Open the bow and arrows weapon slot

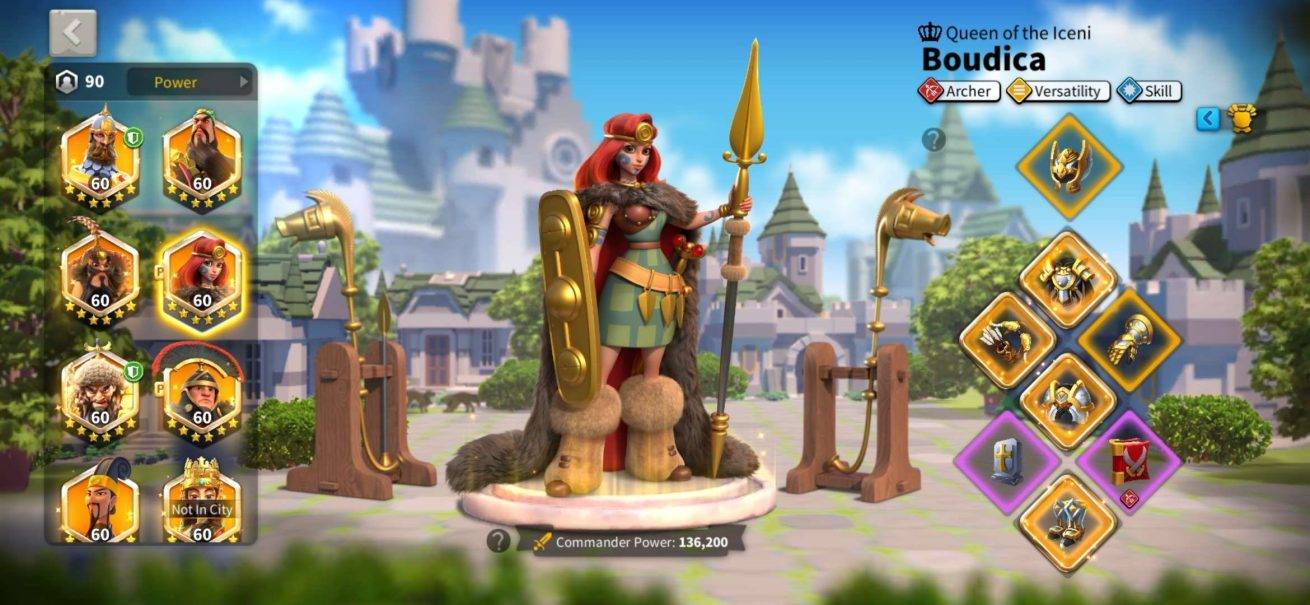point(1008,340)
